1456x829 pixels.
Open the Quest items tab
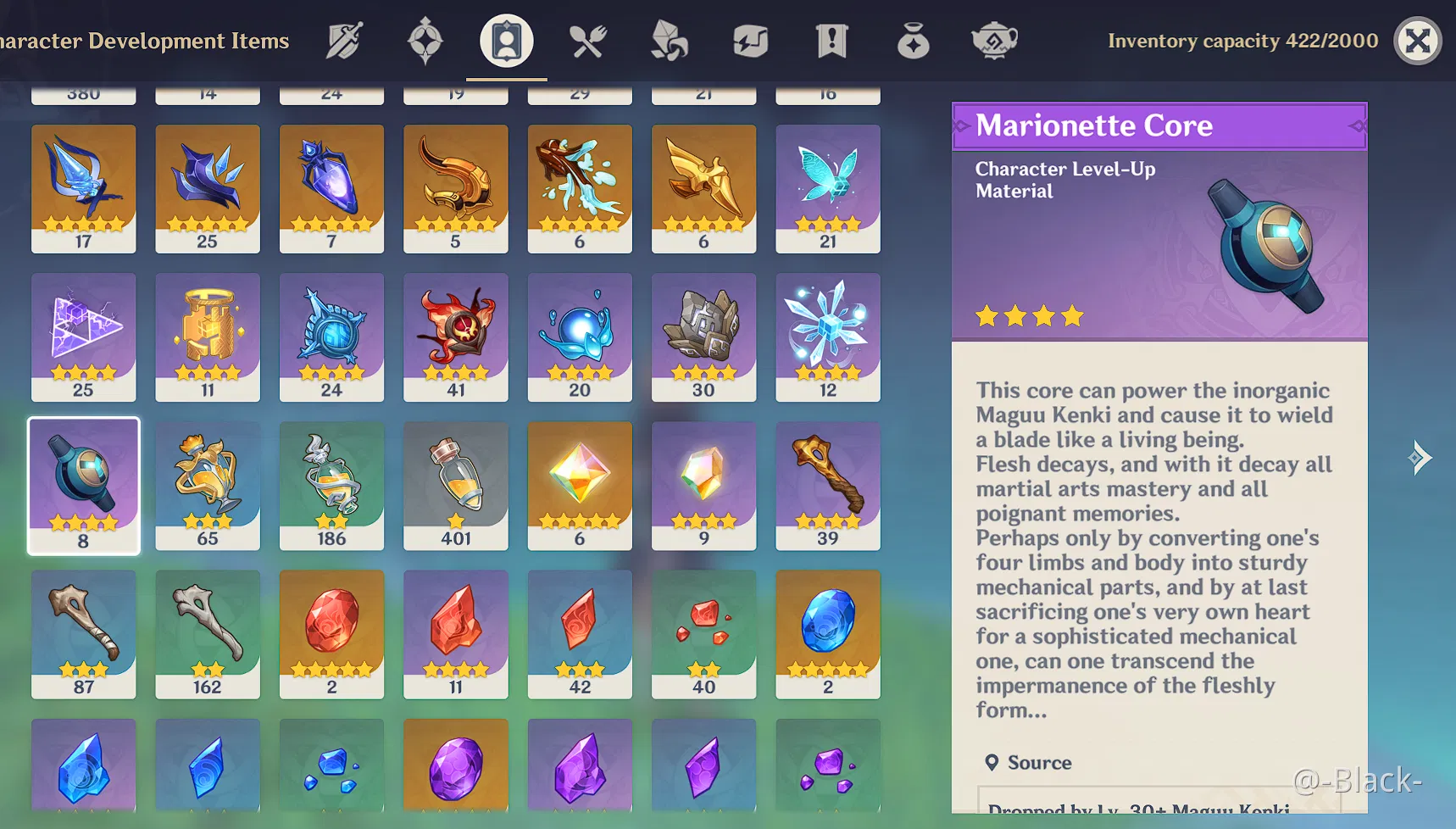tap(831, 41)
